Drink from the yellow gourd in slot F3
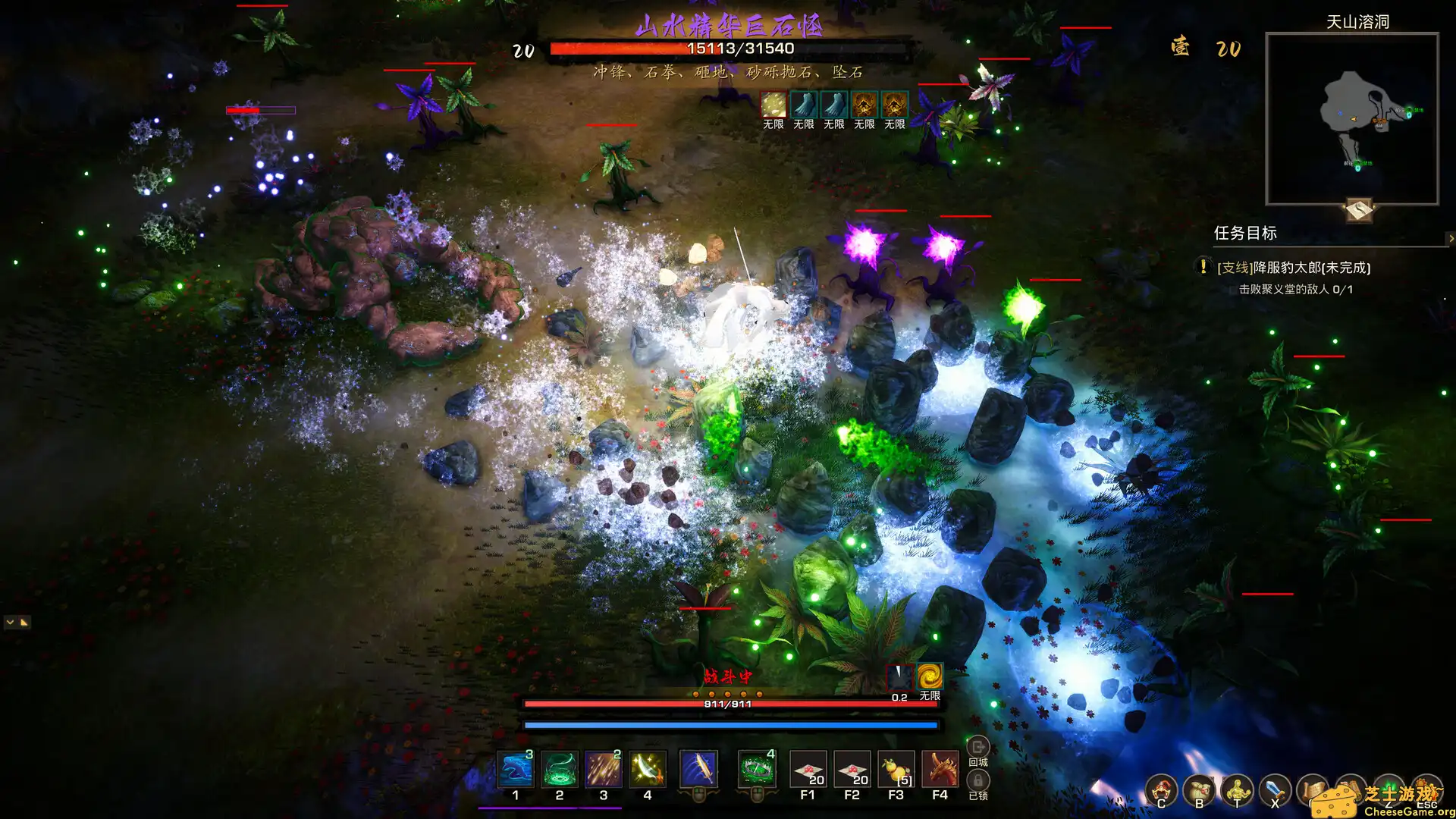Screen dimensions: 1456x819 point(896,770)
